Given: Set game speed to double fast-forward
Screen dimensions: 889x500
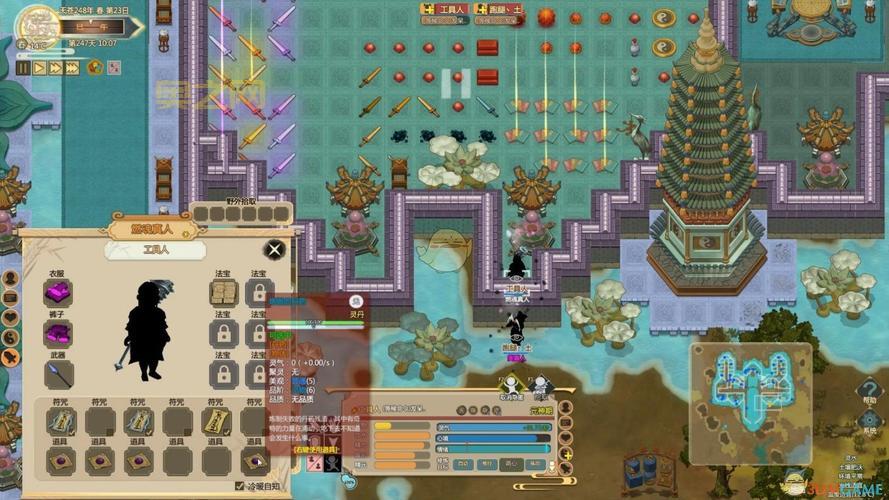Looking at the screenshot, I should (x=56, y=68).
